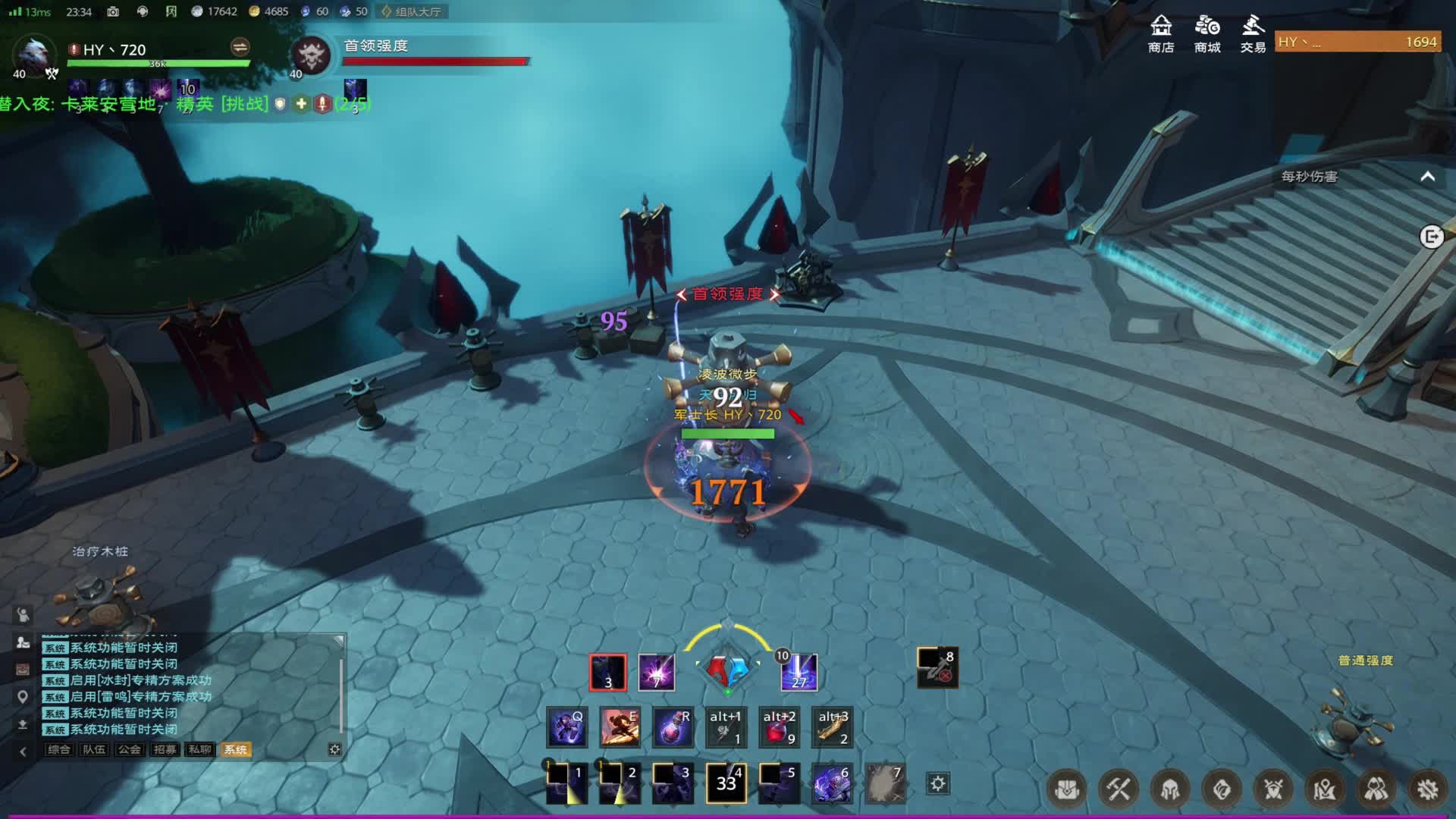Cast the lightning armor skill on slot 6
The width and height of the screenshot is (1456, 819).
[x=832, y=783]
